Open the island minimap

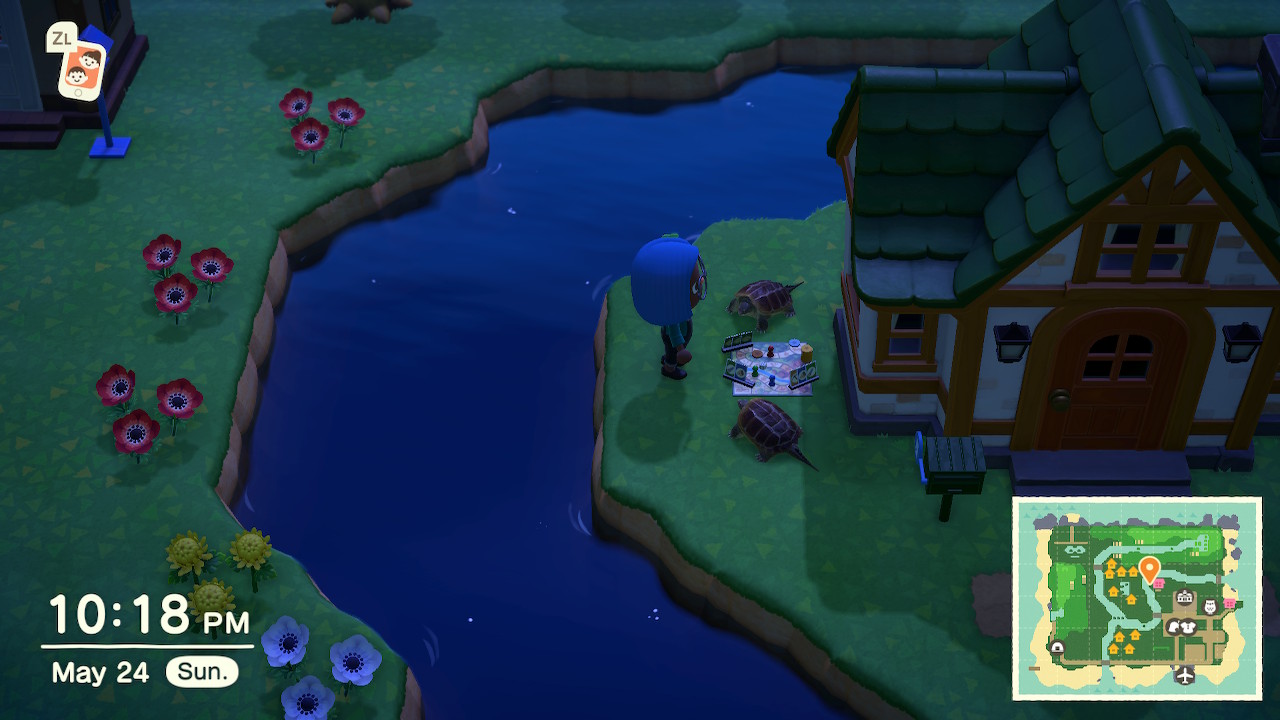coord(1136,598)
